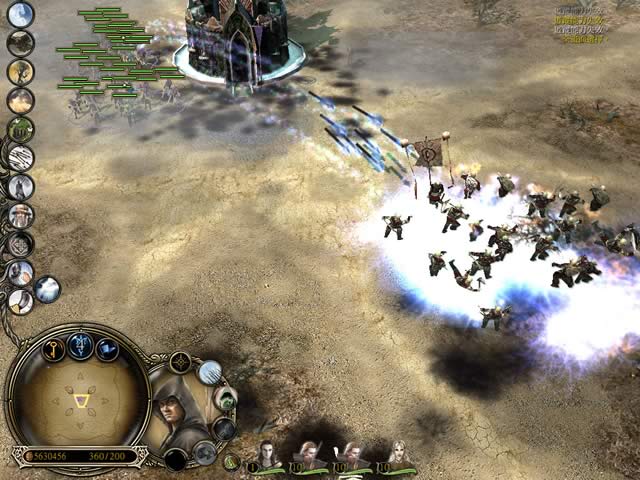
Task: Select the blonde long-haired hero portrait
Action: pyautogui.click(x=398, y=455)
